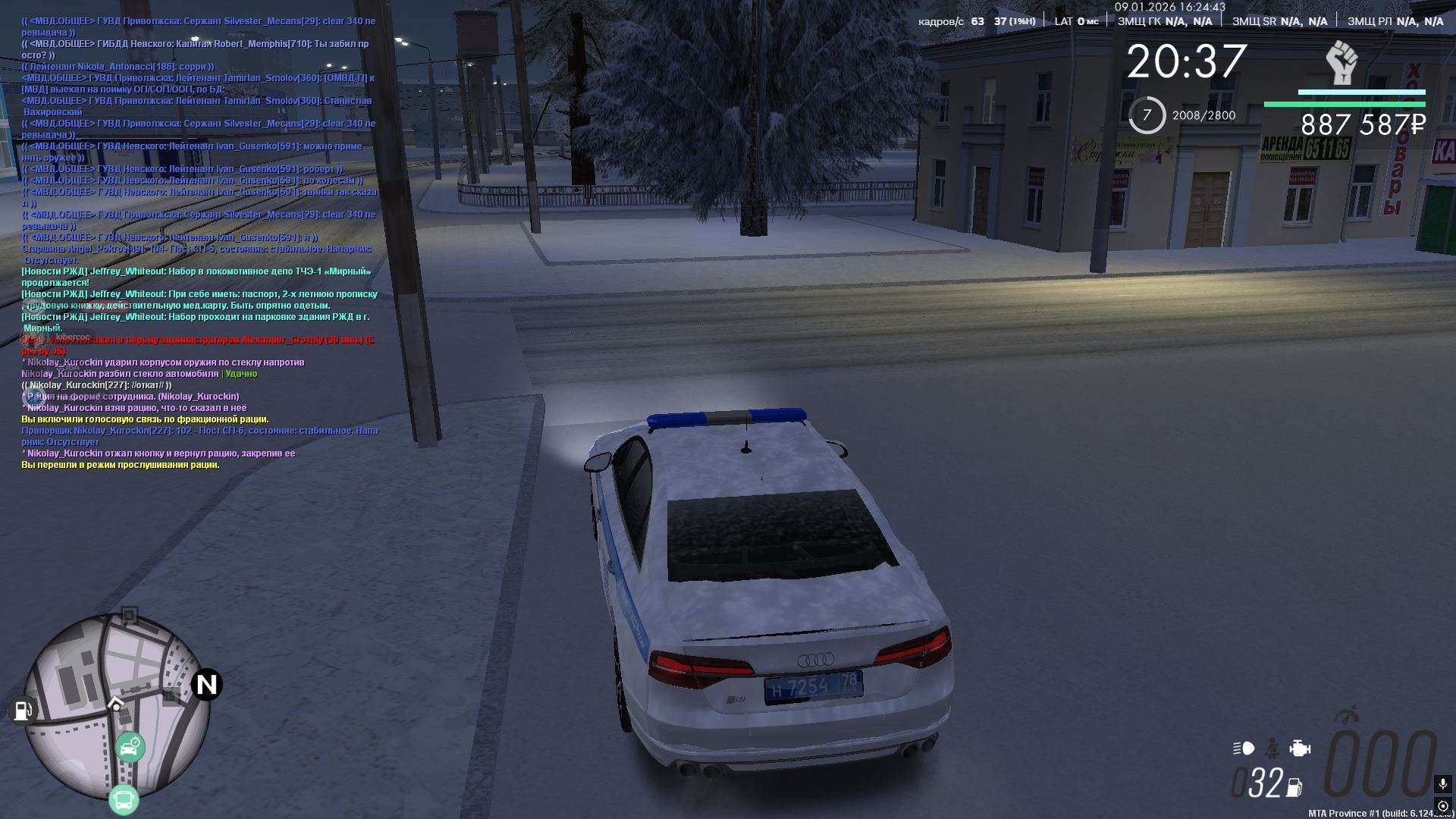Click the green car marker on minimap
The image size is (1456, 819).
[x=130, y=748]
